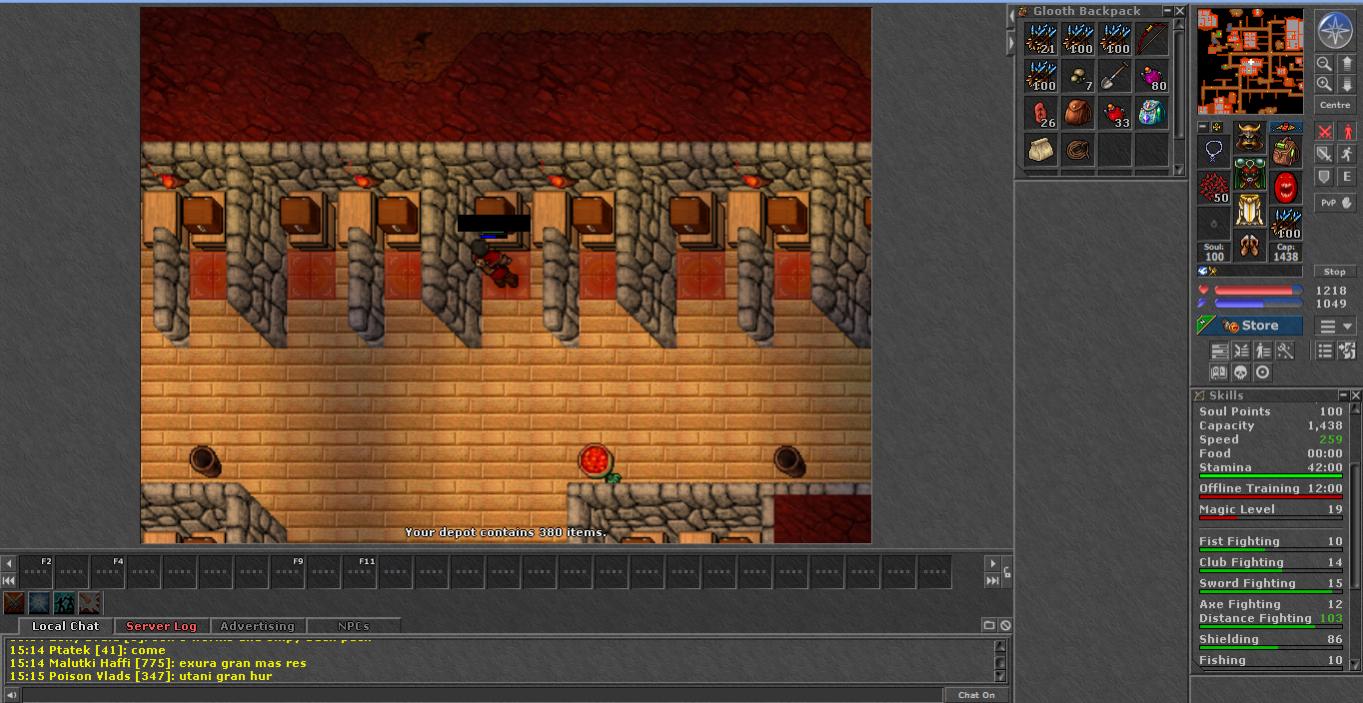
Task: Click the Stop button
Action: (x=1335, y=271)
